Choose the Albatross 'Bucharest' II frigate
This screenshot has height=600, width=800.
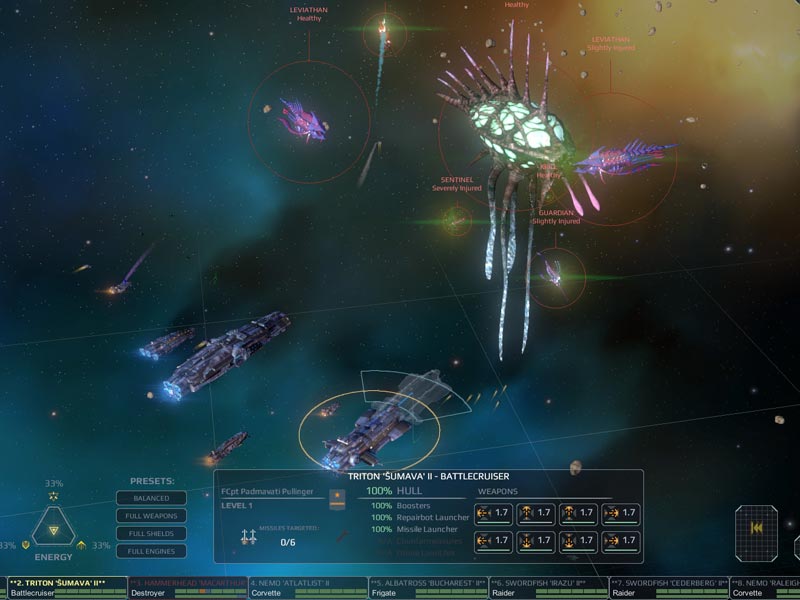[x=426, y=586]
